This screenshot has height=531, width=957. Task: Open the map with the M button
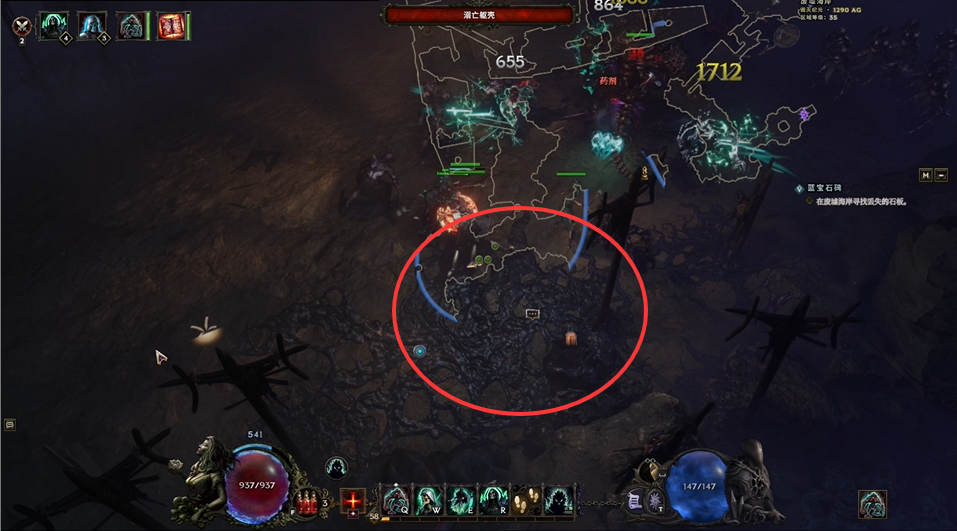pos(926,176)
